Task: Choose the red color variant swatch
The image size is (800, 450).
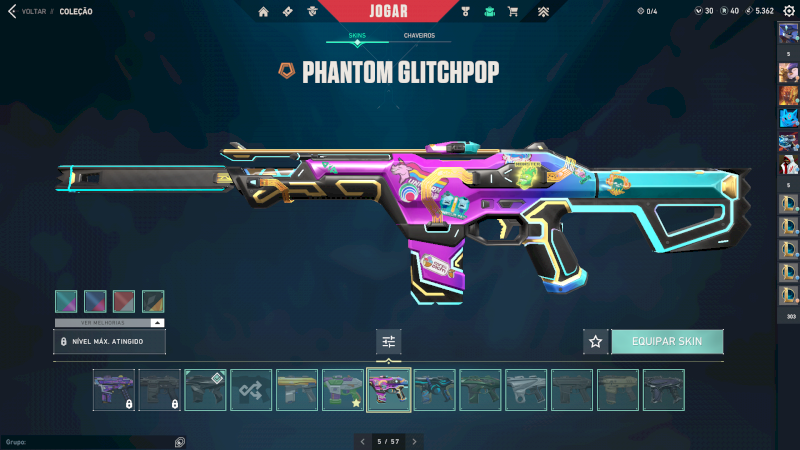Action: 124,301
